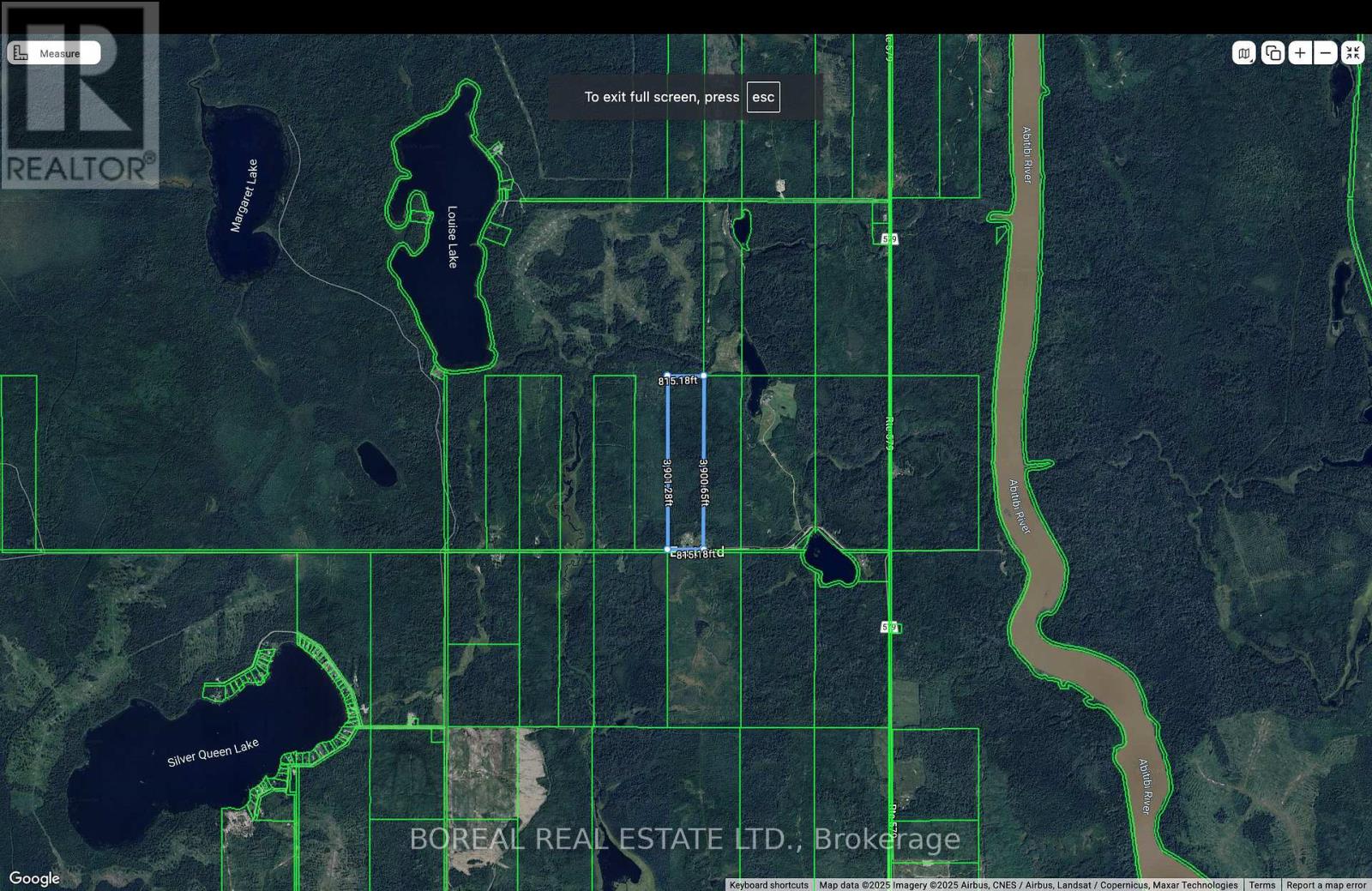Open Keyboard shortcuts from the status bar
The image size is (1372, 891).
pyautogui.click(x=767, y=884)
